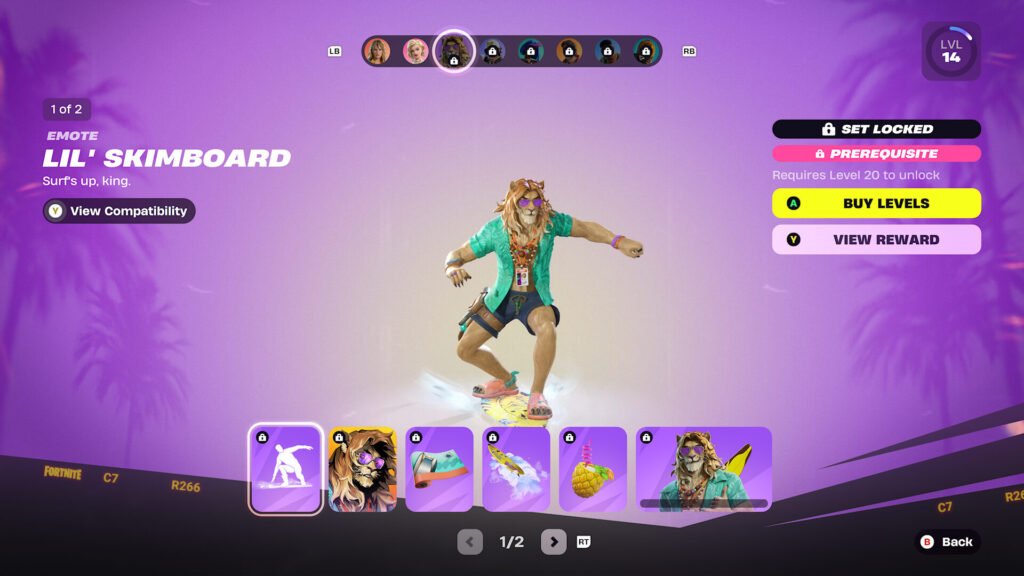Switch to the pink-background blonde character portrait
Viewport: 1024px width, 576px height.
(415, 51)
